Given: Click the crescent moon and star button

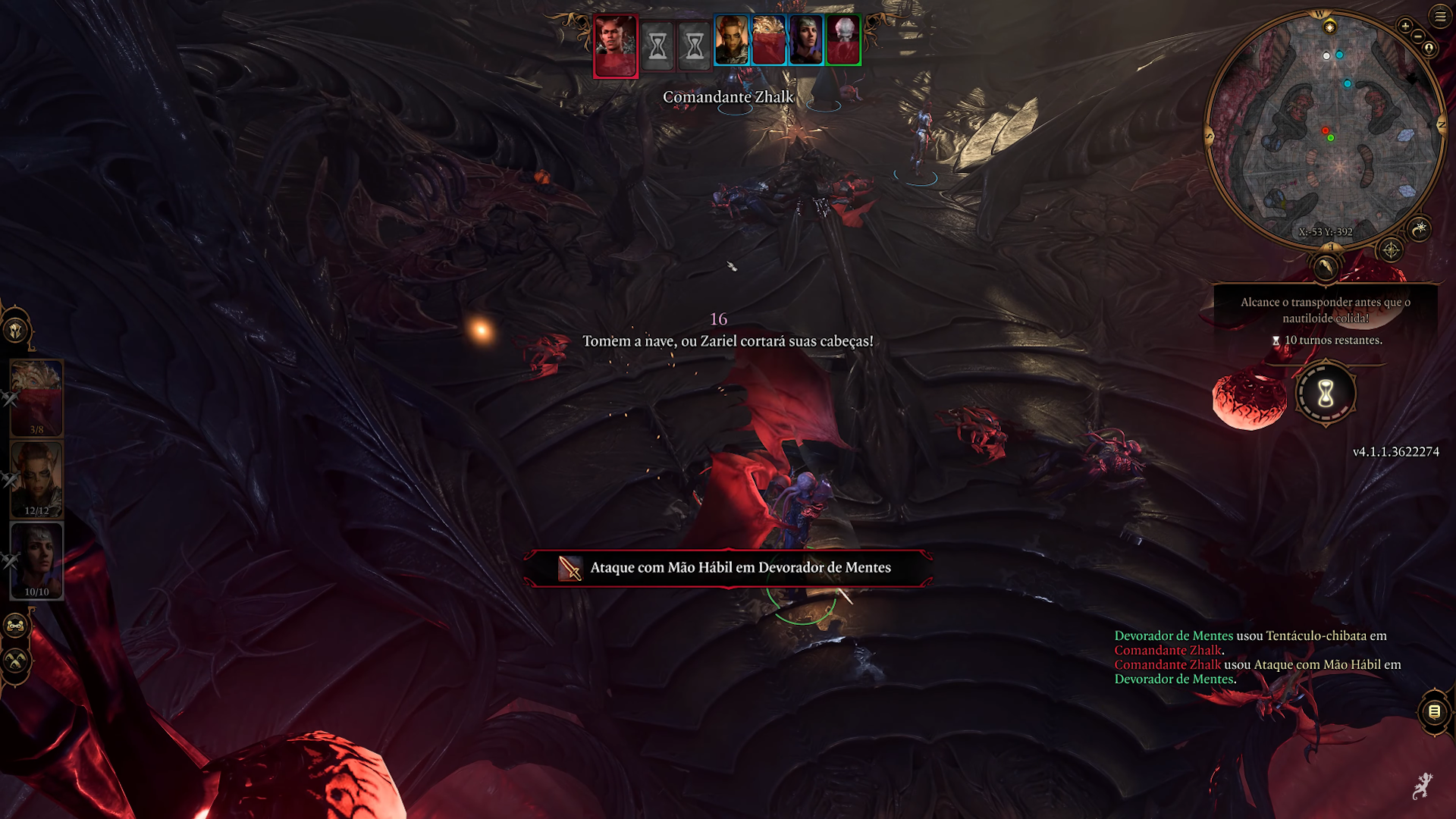Looking at the screenshot, I should tap(1420, 227).
